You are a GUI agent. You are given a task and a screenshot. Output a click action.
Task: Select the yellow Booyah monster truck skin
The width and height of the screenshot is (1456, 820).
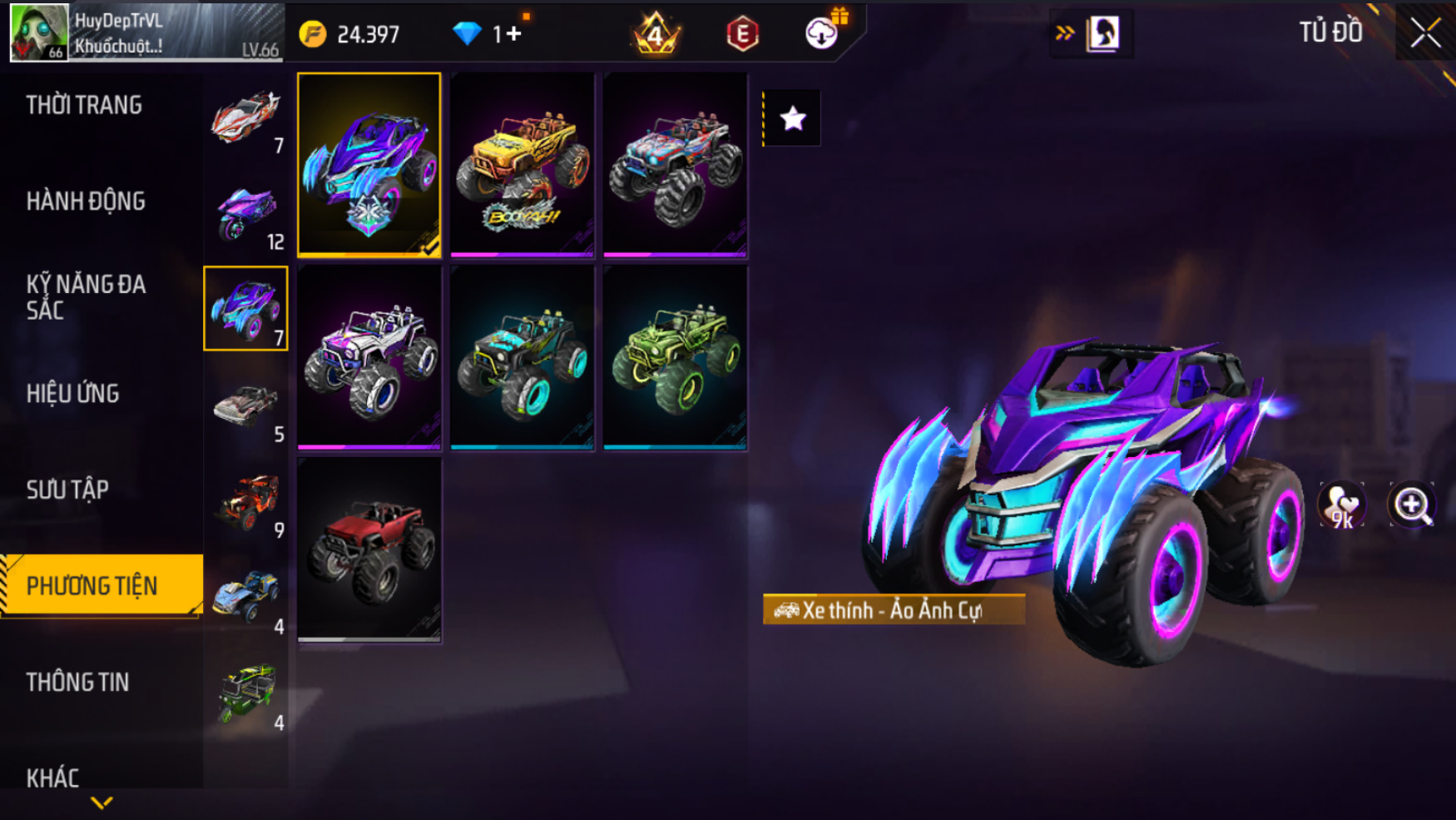tap(522, 165)
